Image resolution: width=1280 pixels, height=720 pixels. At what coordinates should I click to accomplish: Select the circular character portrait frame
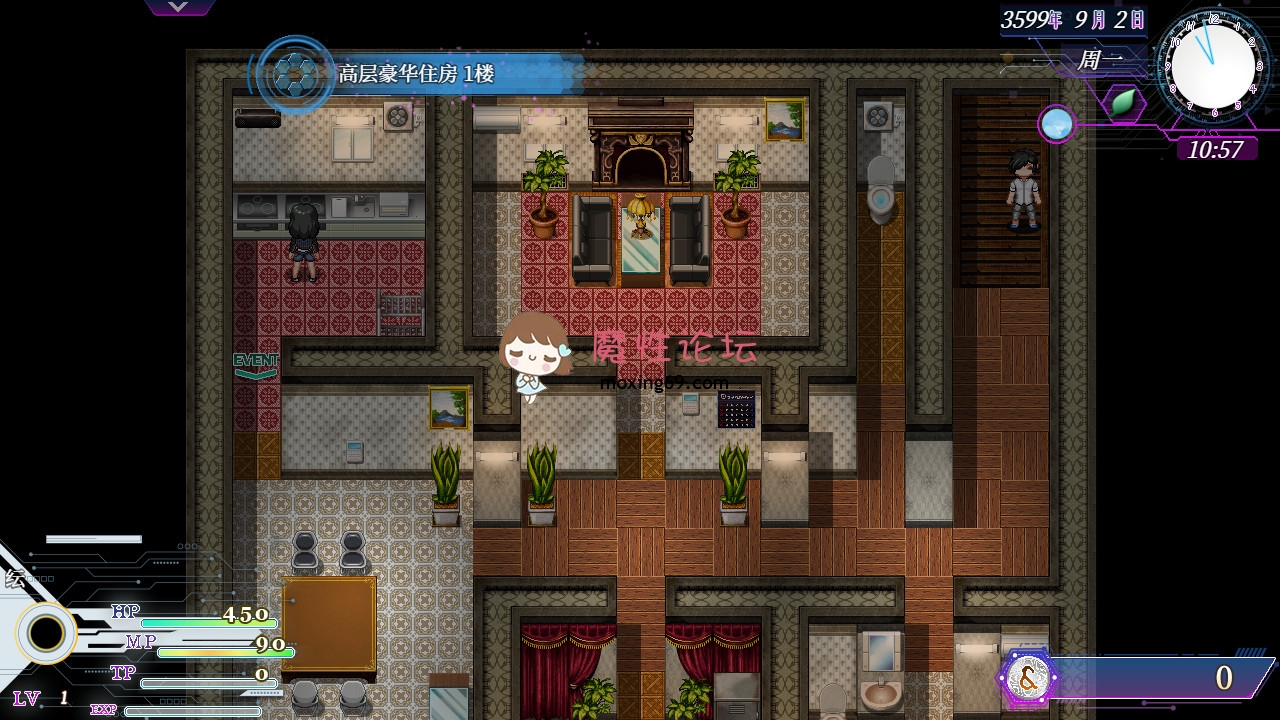tap(45, 633)
